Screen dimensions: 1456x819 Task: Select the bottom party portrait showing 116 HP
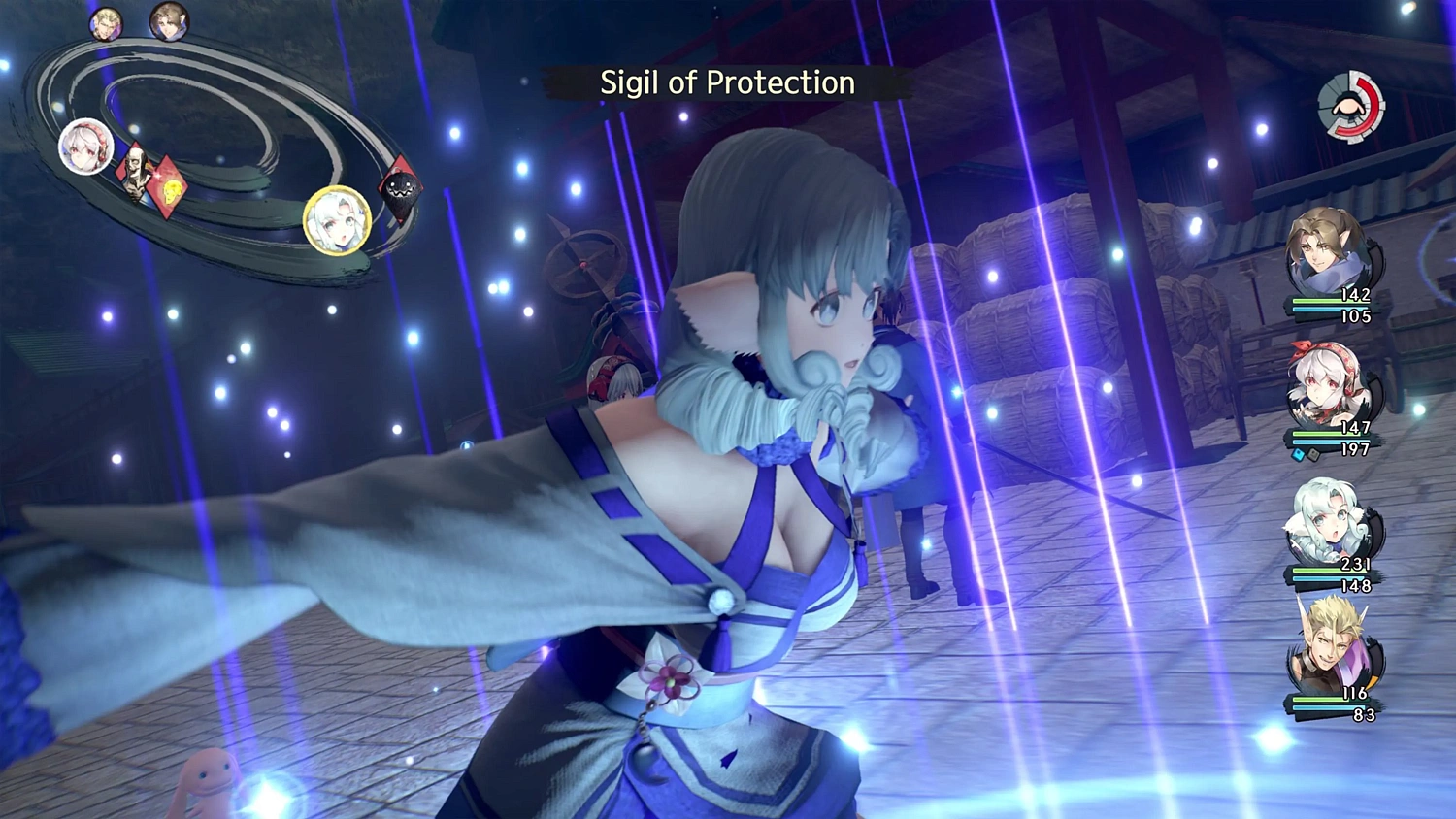(x=1328, y=652)
